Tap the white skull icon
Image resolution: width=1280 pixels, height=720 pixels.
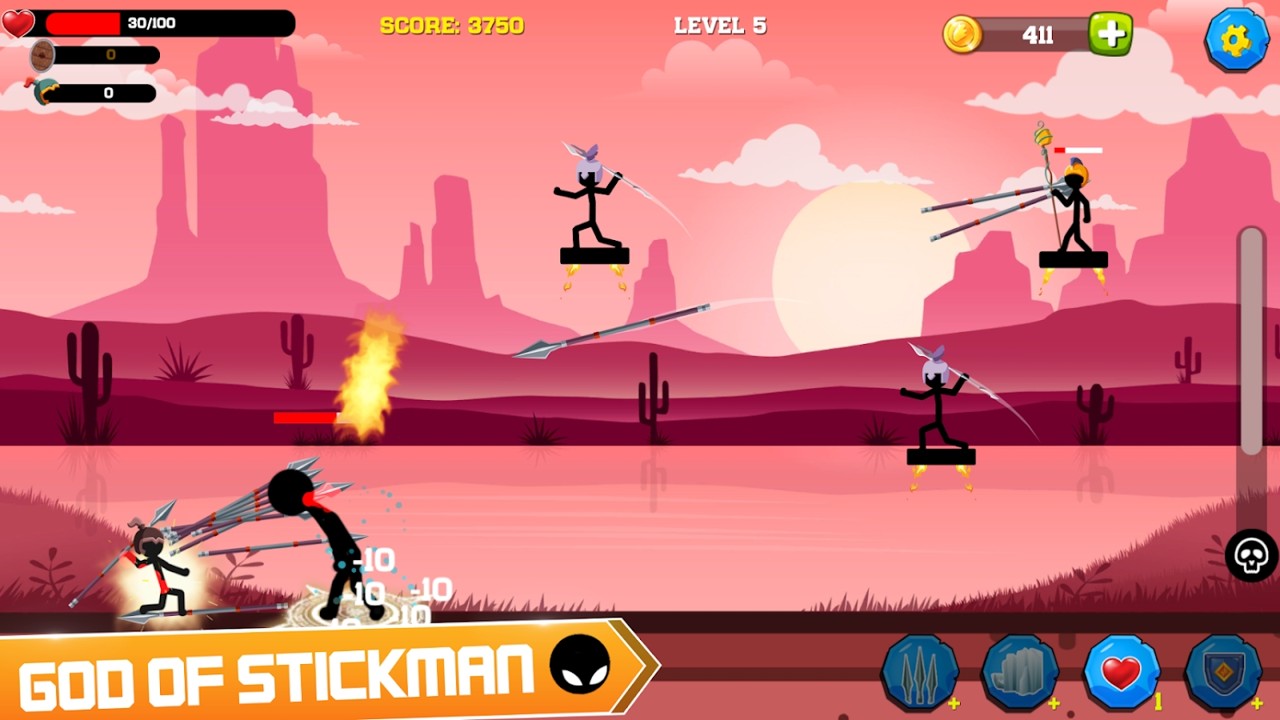[1251, 555]
